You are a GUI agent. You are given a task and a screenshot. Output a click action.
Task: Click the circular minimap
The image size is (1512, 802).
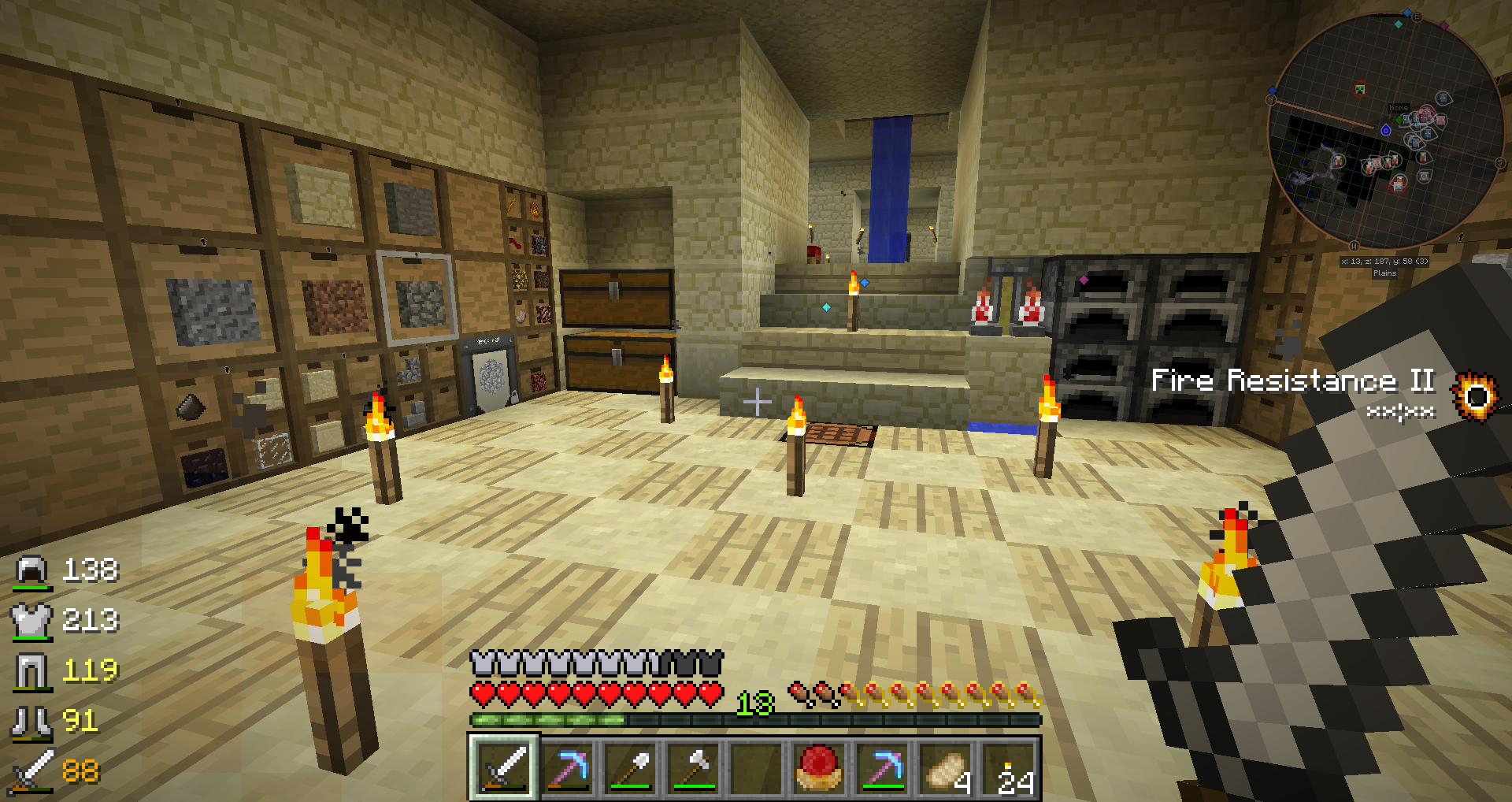[x=1384, y=130]
